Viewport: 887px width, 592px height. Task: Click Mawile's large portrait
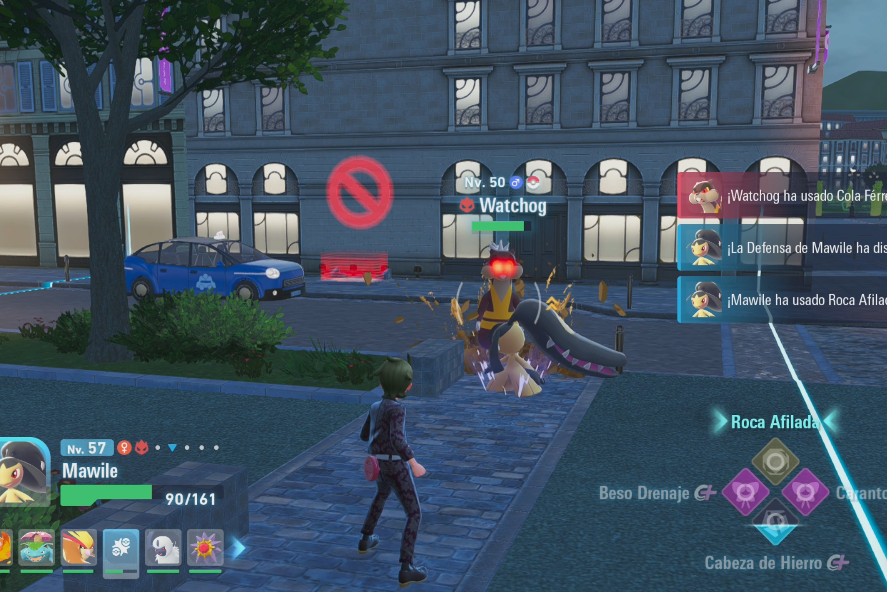click(x=24, y=470)
